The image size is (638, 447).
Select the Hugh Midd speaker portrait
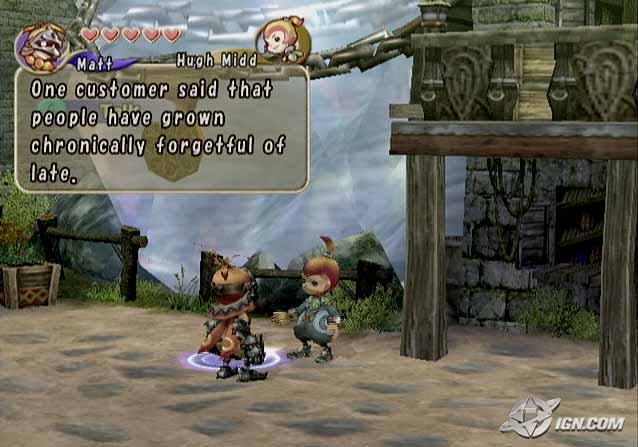(282, 40)
